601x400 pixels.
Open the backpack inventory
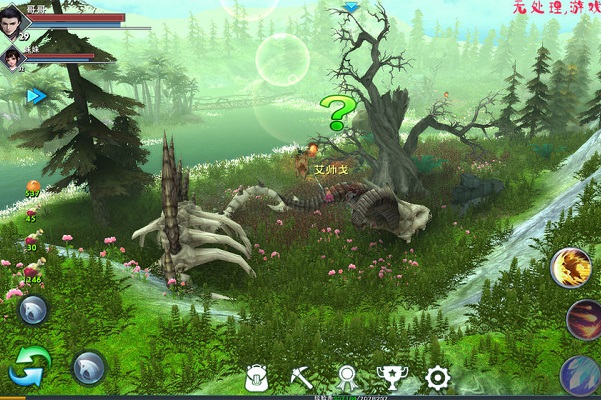[x=257, y=378]
